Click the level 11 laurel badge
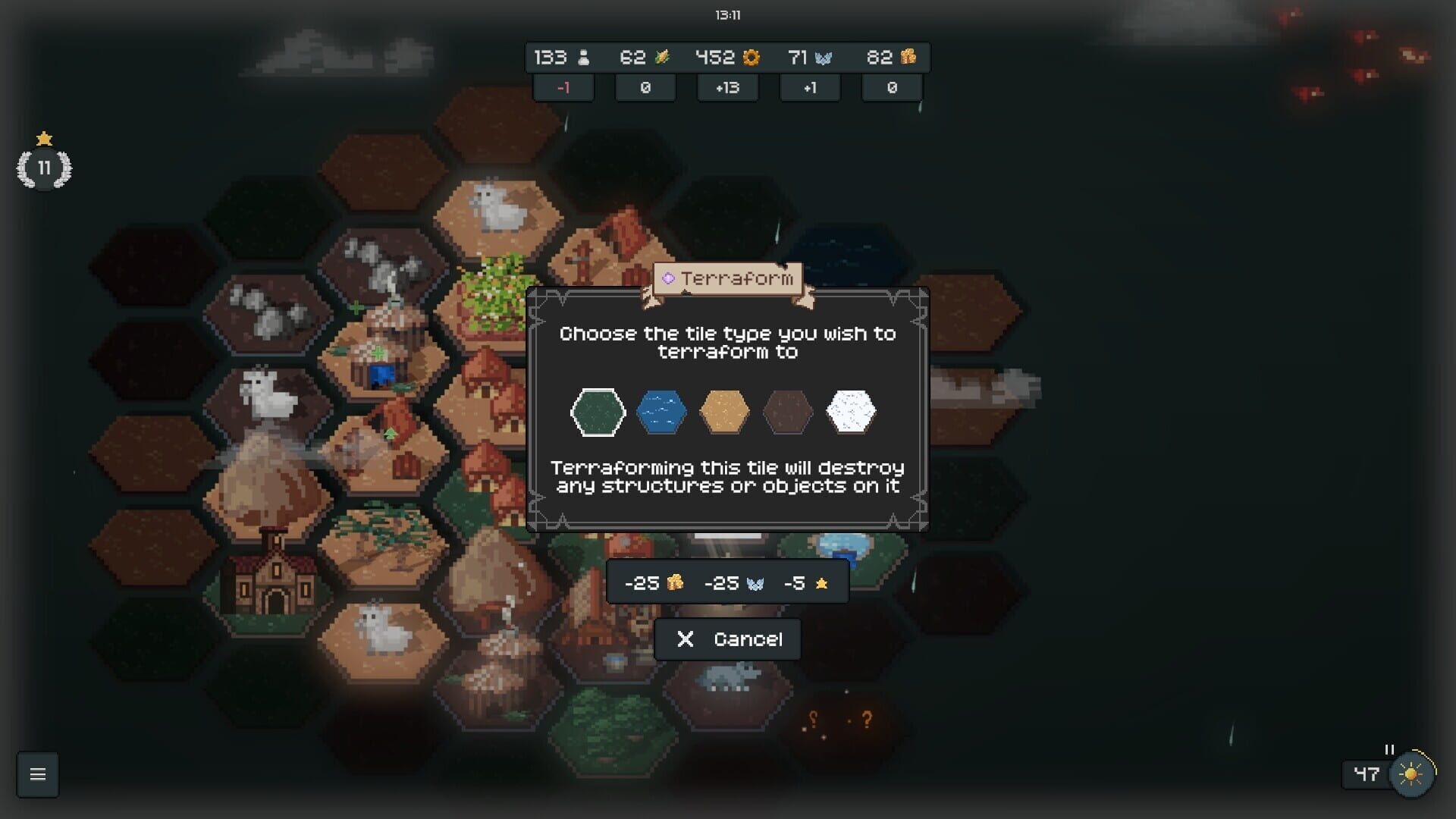This screenshot has width=1456, height=819. [44, 168]
